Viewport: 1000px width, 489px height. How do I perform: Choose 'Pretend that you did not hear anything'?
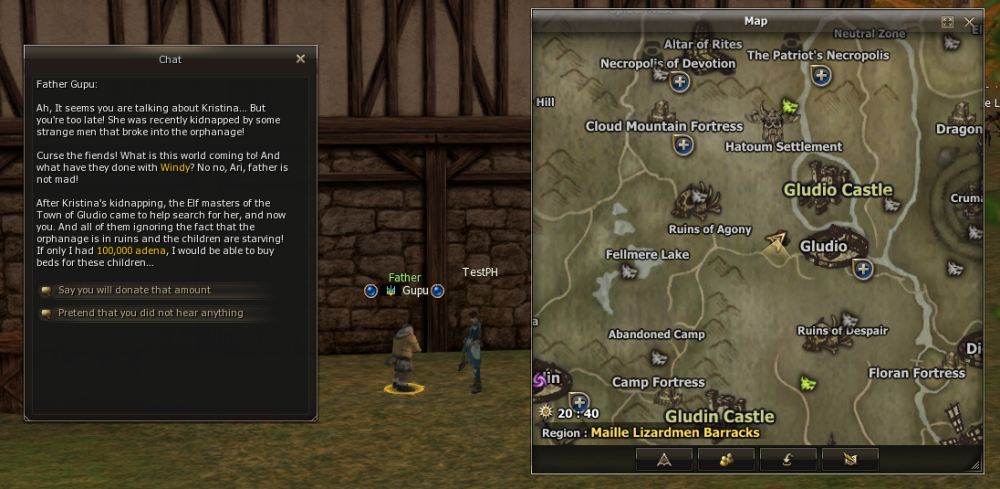pyautogui.click(x=150, y=313)
